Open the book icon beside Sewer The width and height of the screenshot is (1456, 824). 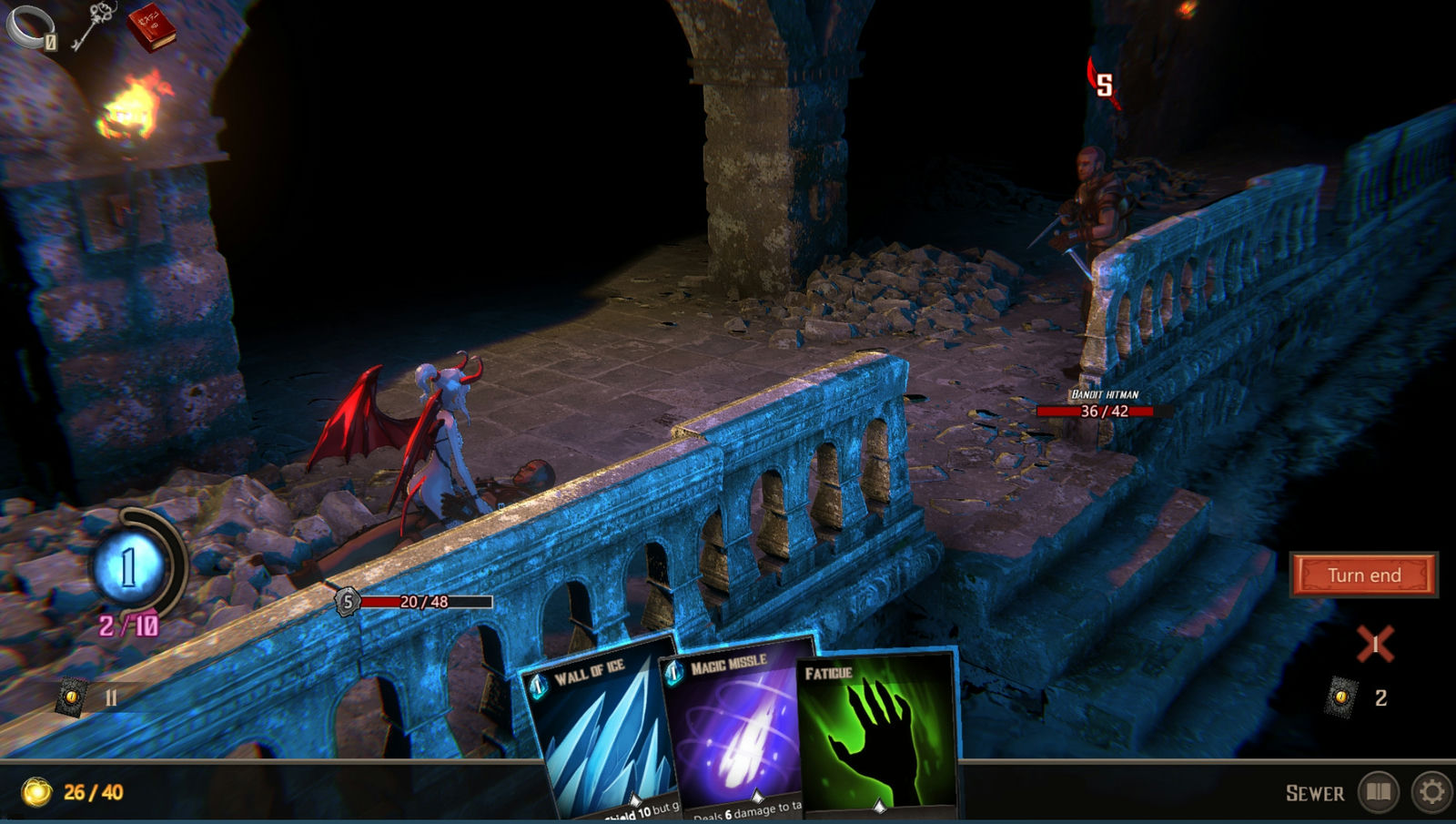[x=1379, y=792]
